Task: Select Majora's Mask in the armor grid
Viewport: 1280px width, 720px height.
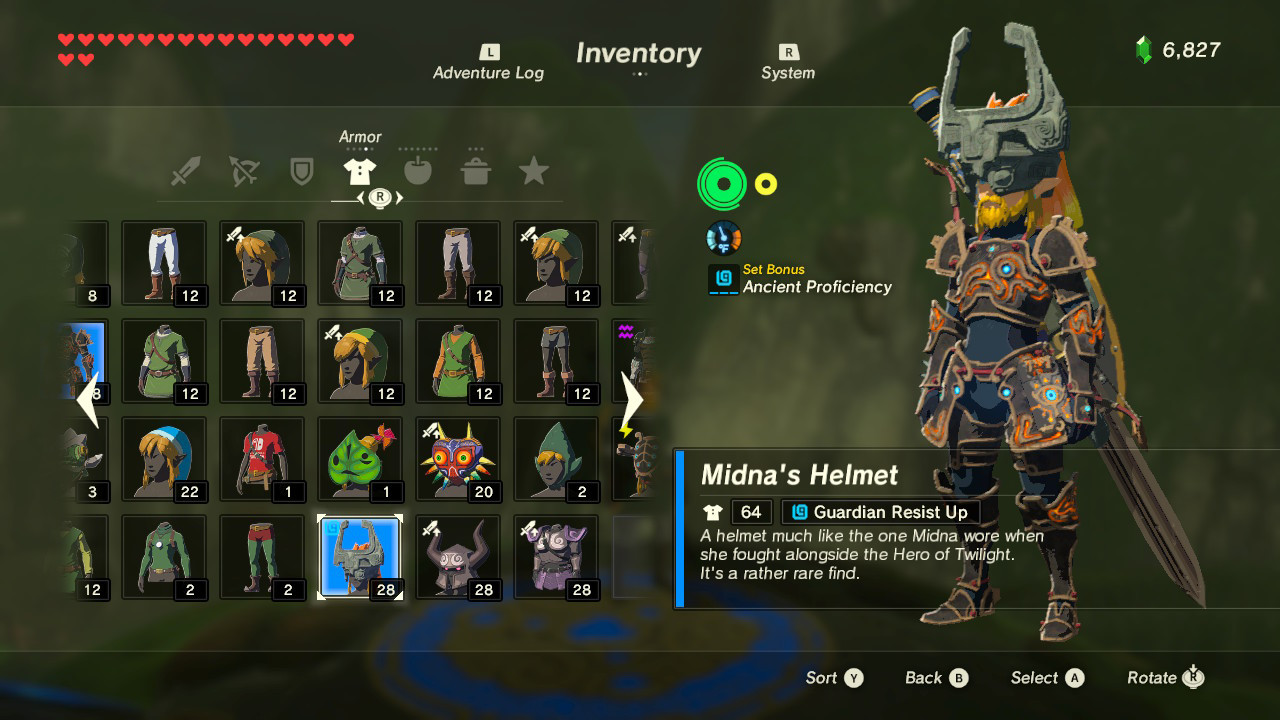Action: [458, 458]
